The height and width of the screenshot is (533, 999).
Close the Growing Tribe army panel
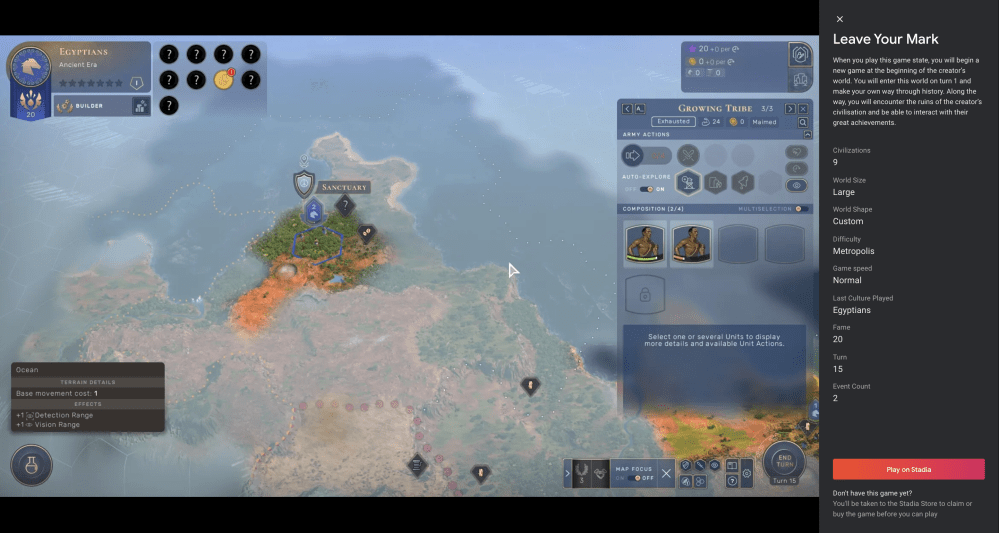[804, 108]
